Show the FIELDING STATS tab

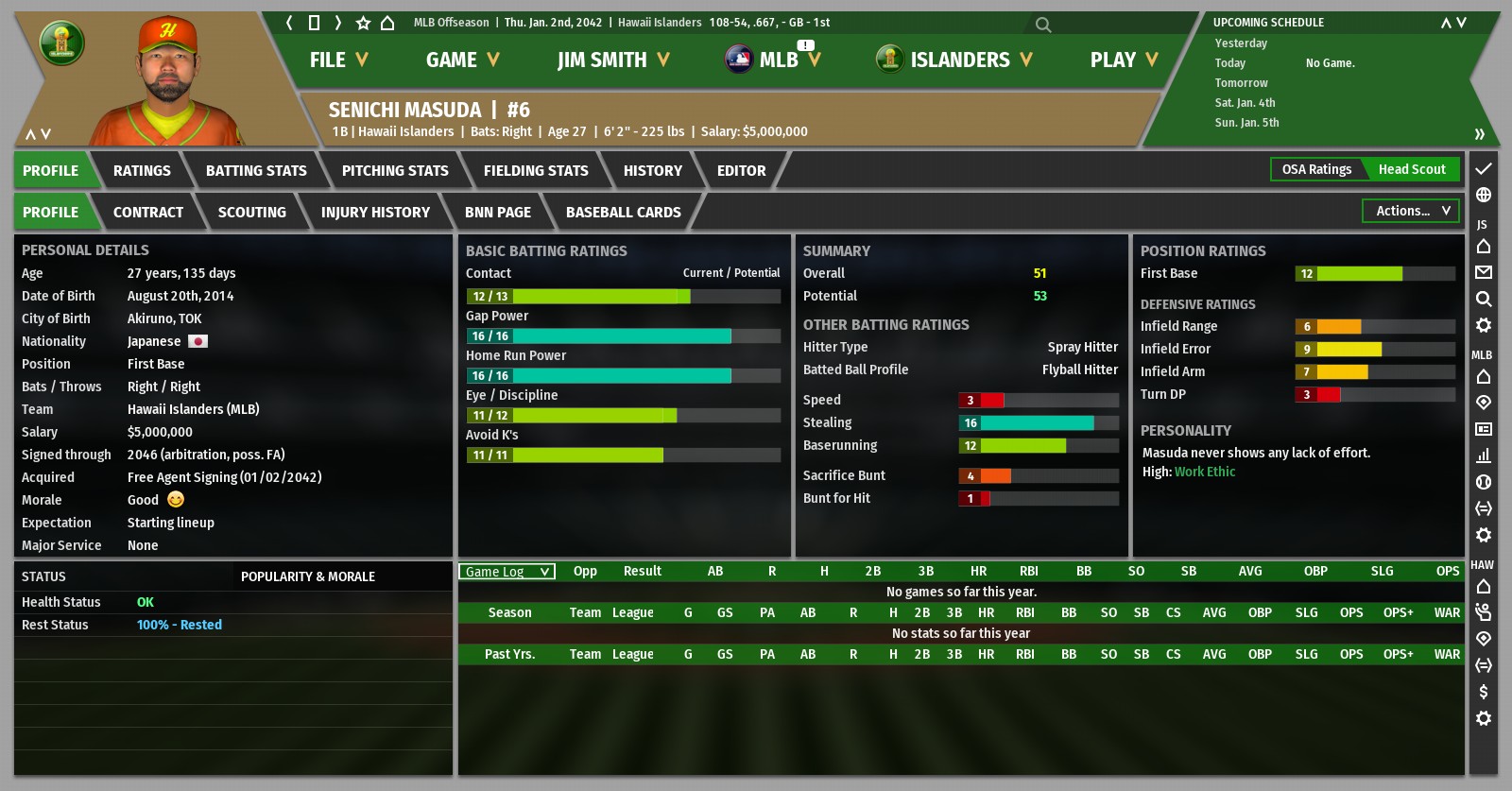click(536, 171)
